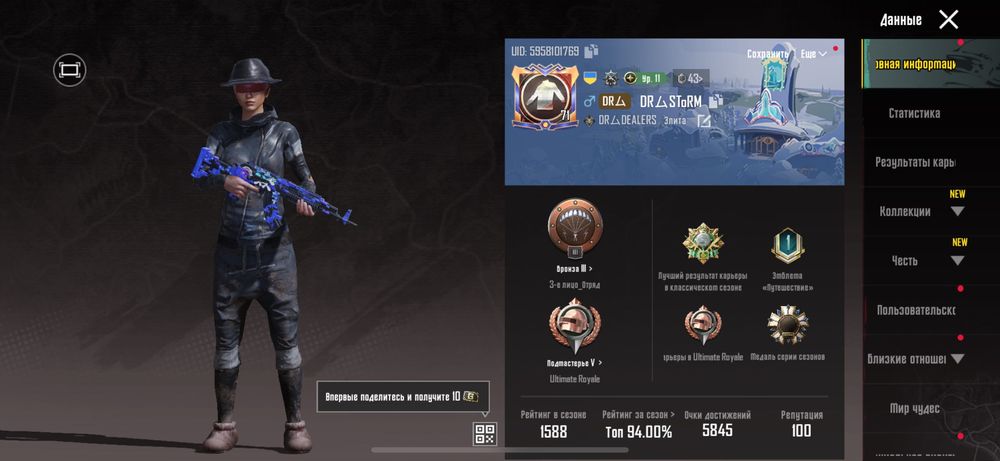Image resolution: width=1000 pixels, height=461 pixels.
Task: Switch to Результаты карьеры tab
Action: click(914, 162)
